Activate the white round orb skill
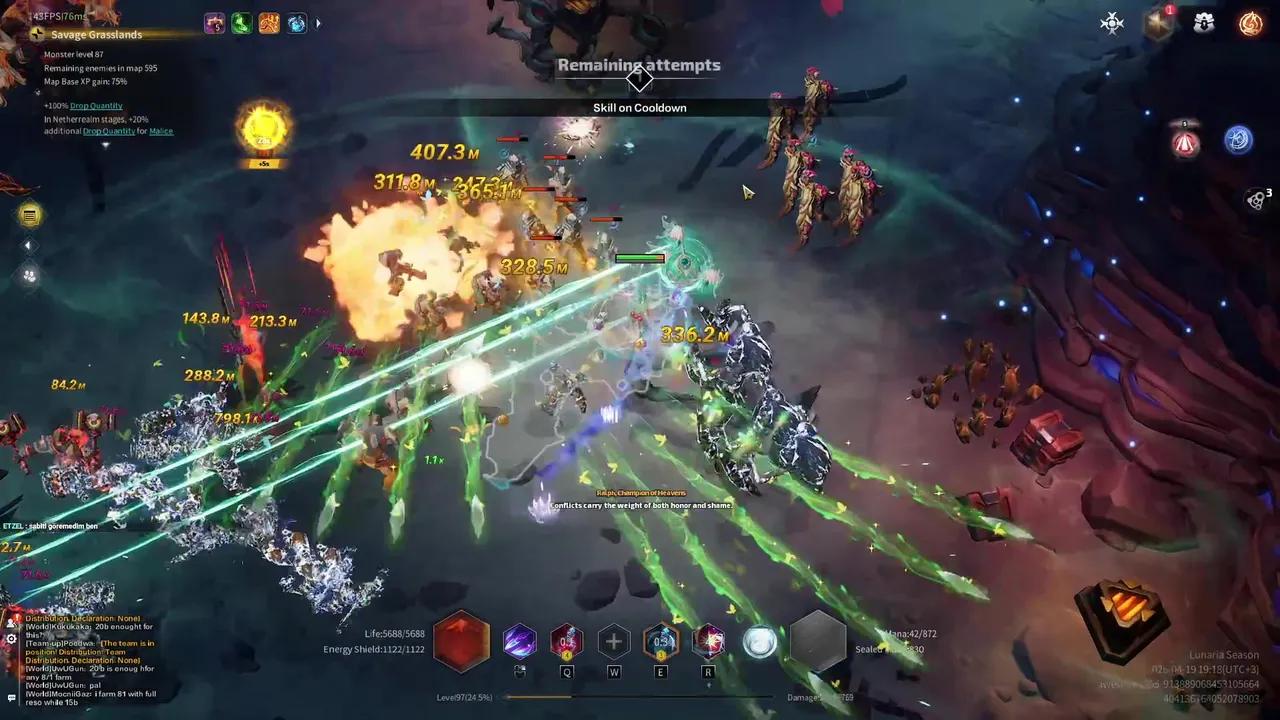 [759, 642]
